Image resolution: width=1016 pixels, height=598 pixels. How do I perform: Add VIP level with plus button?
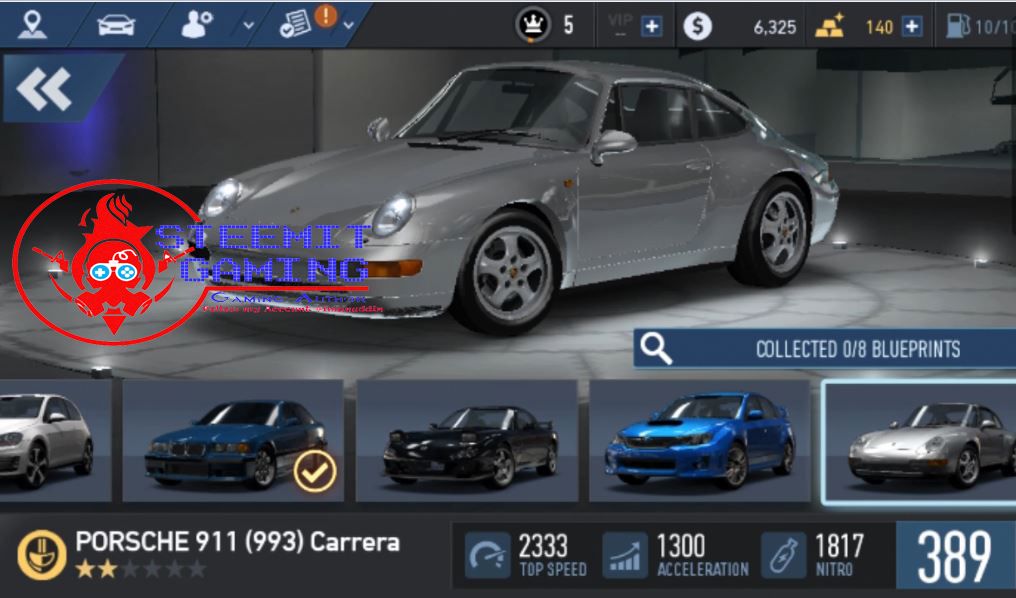click(x=652, y=27)
